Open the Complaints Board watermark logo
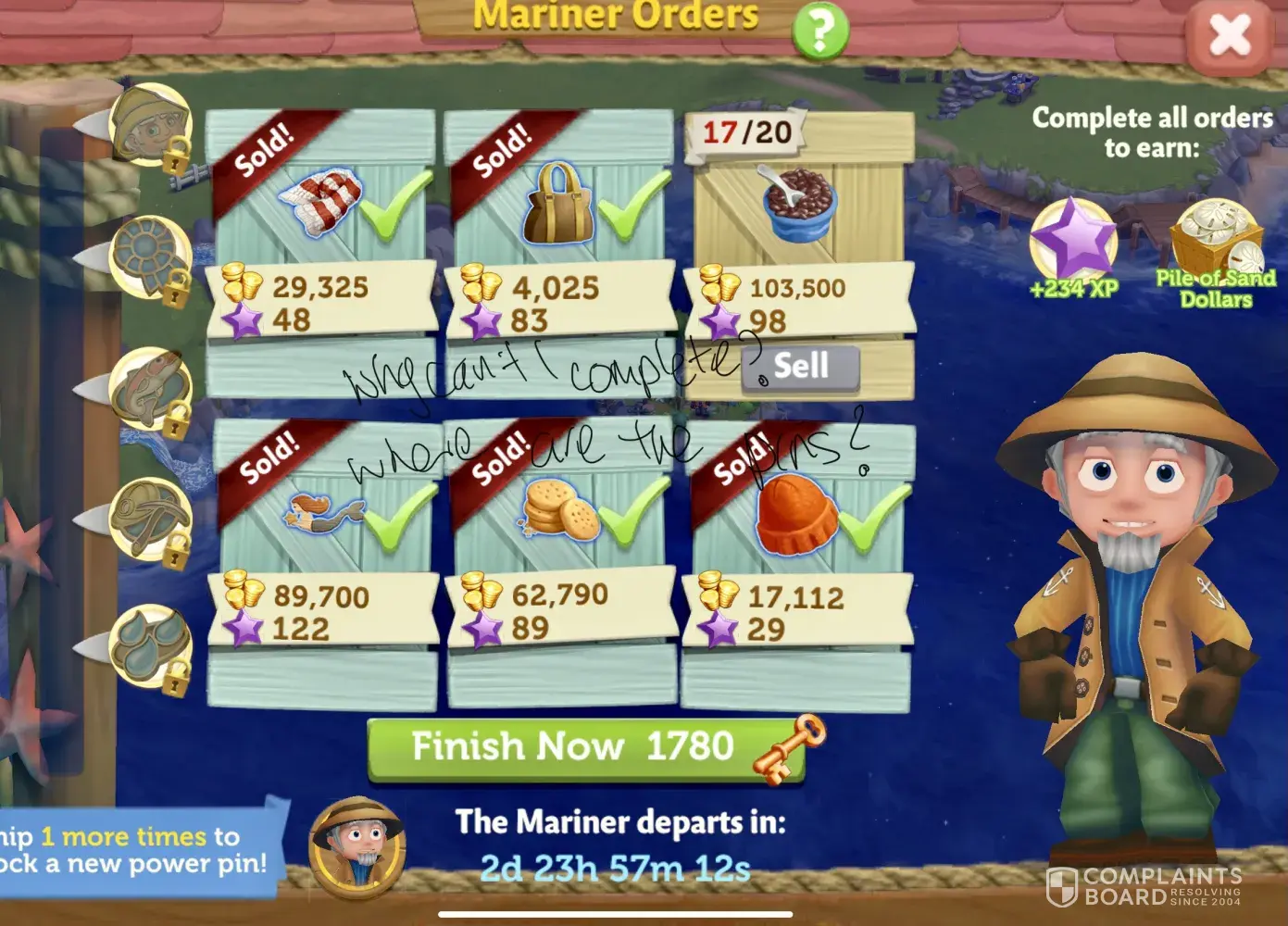The height and width of the screenshot is (926, 1288). click(x=1145, y=886)
